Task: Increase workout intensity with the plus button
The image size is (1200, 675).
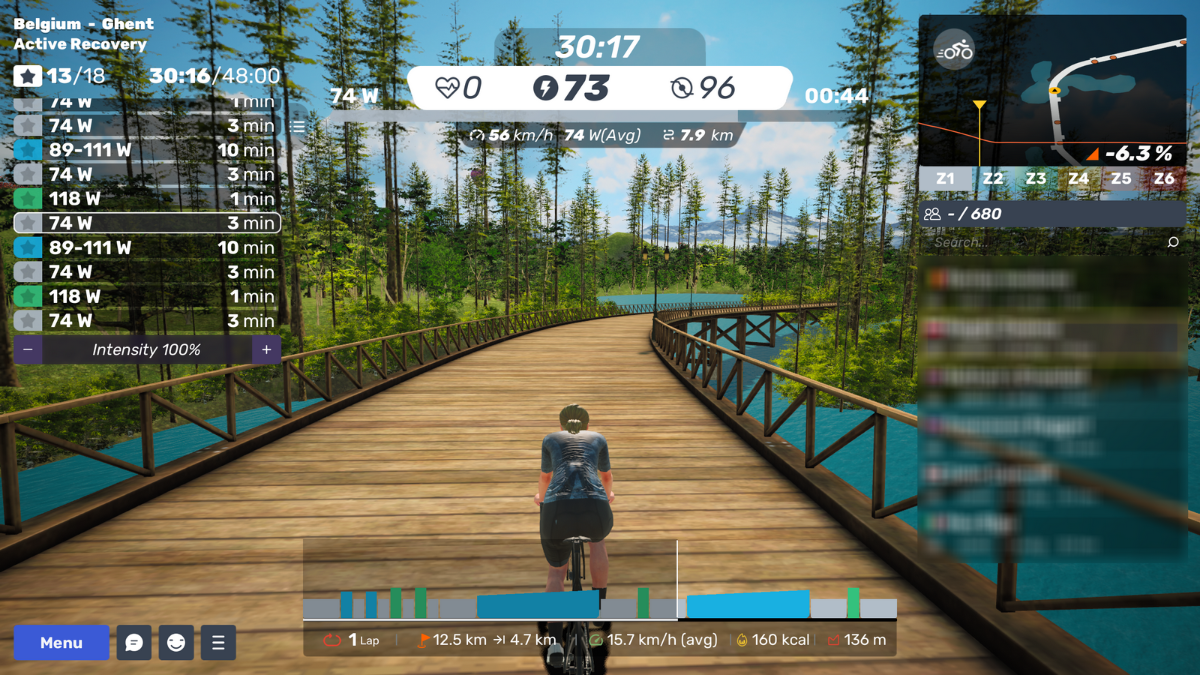Action: tap(266, 350)
